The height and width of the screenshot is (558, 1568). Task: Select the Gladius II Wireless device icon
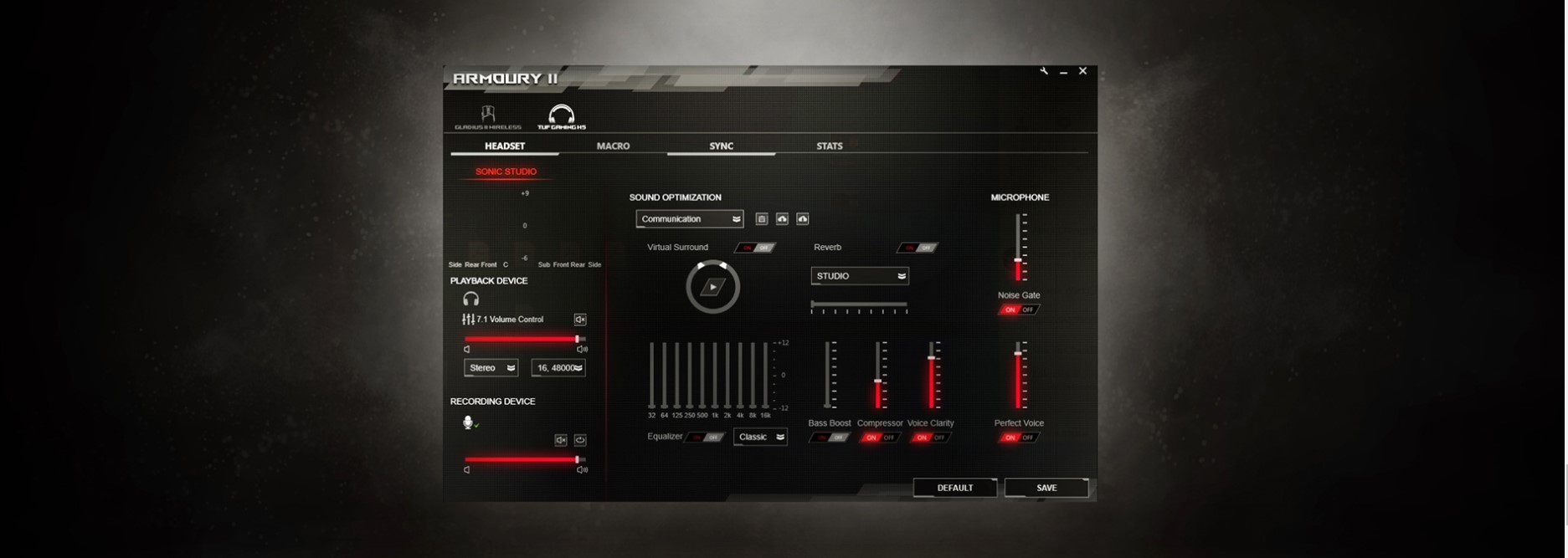click(487, 117)
